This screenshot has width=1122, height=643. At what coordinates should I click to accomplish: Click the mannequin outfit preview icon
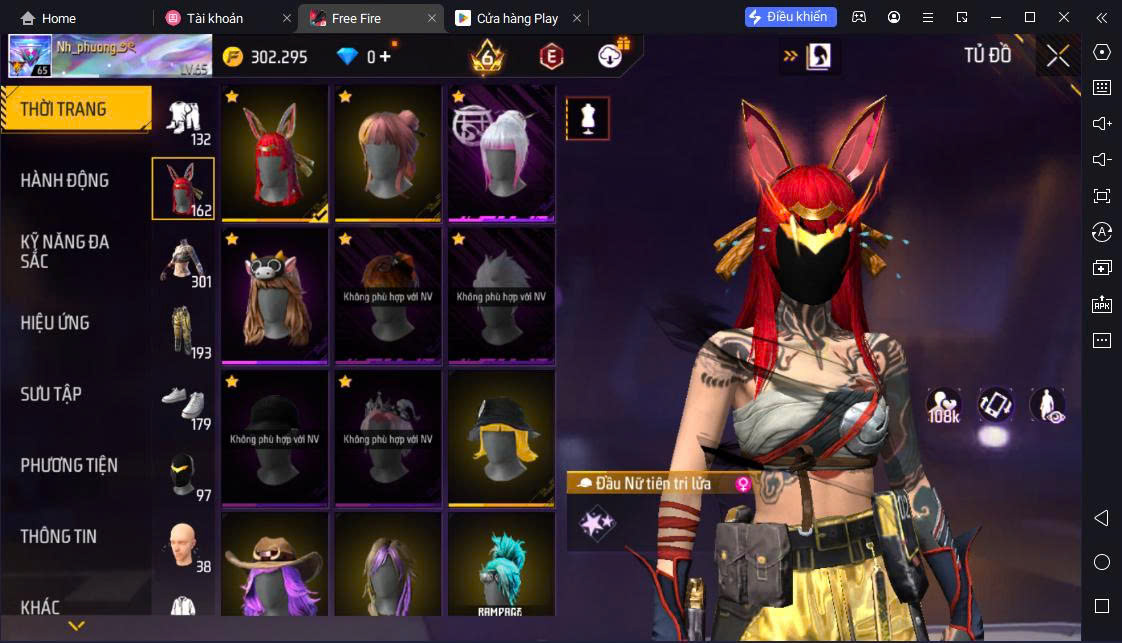pos(587,119)
